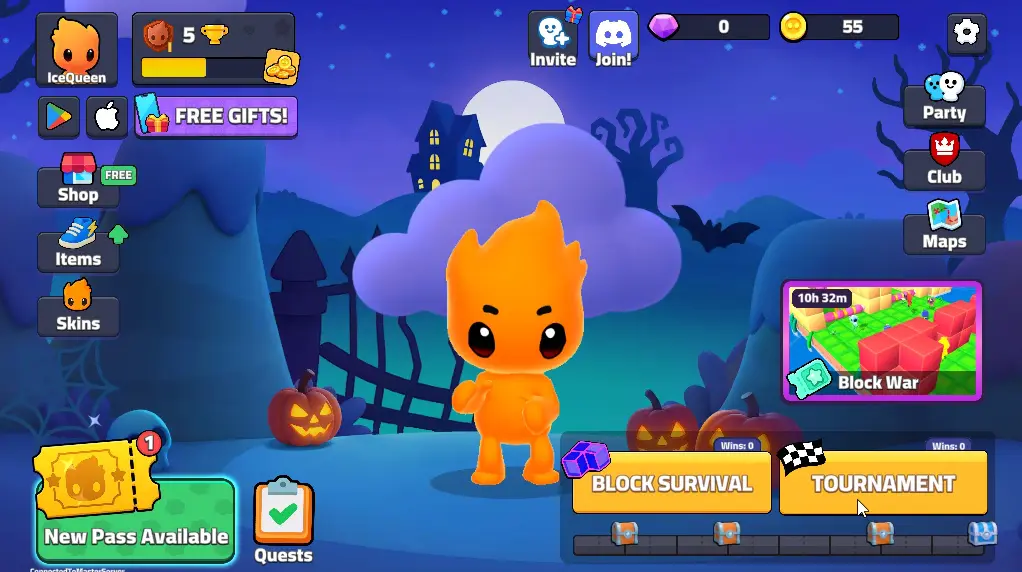Image resolution: width=1022 pixels, height=572 pixels.
Task: Start a Tournament match
Action: tap(883, 483)
